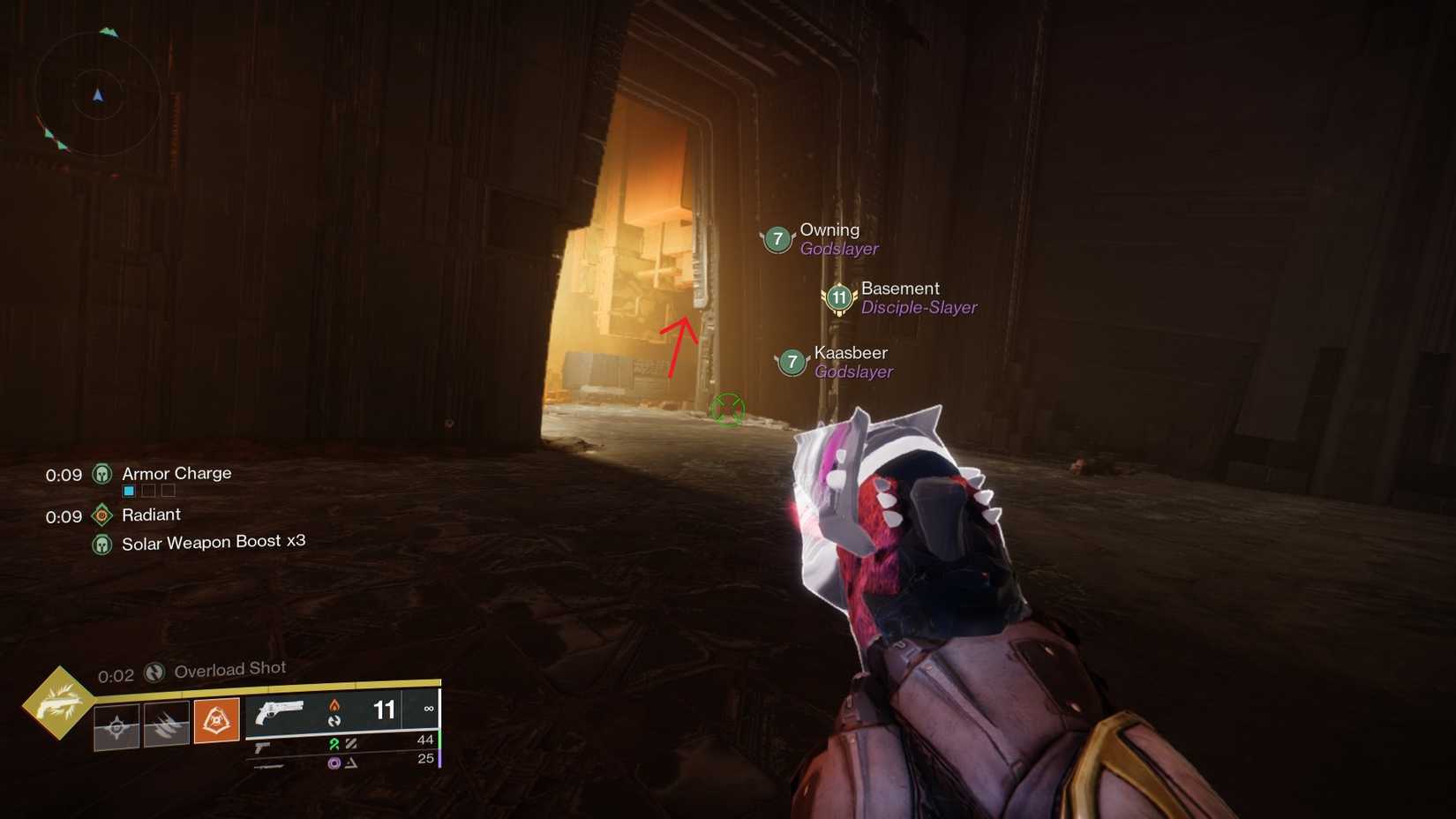Click the orange class ability icon
Viewport: 1456px width, 819px height.
click(217, 721)
